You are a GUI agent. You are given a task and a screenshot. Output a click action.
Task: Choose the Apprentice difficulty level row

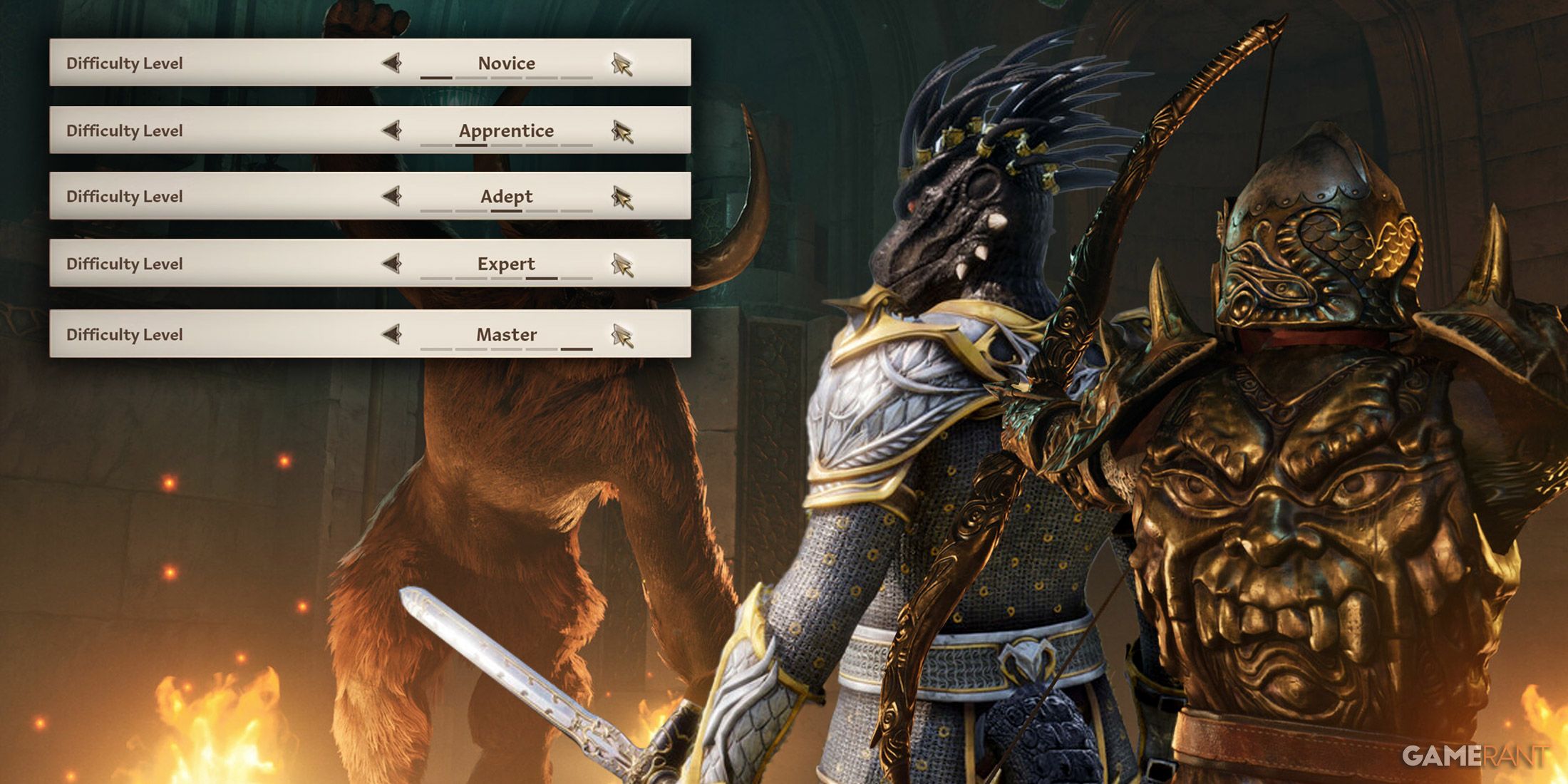click(x=214, y=130)
